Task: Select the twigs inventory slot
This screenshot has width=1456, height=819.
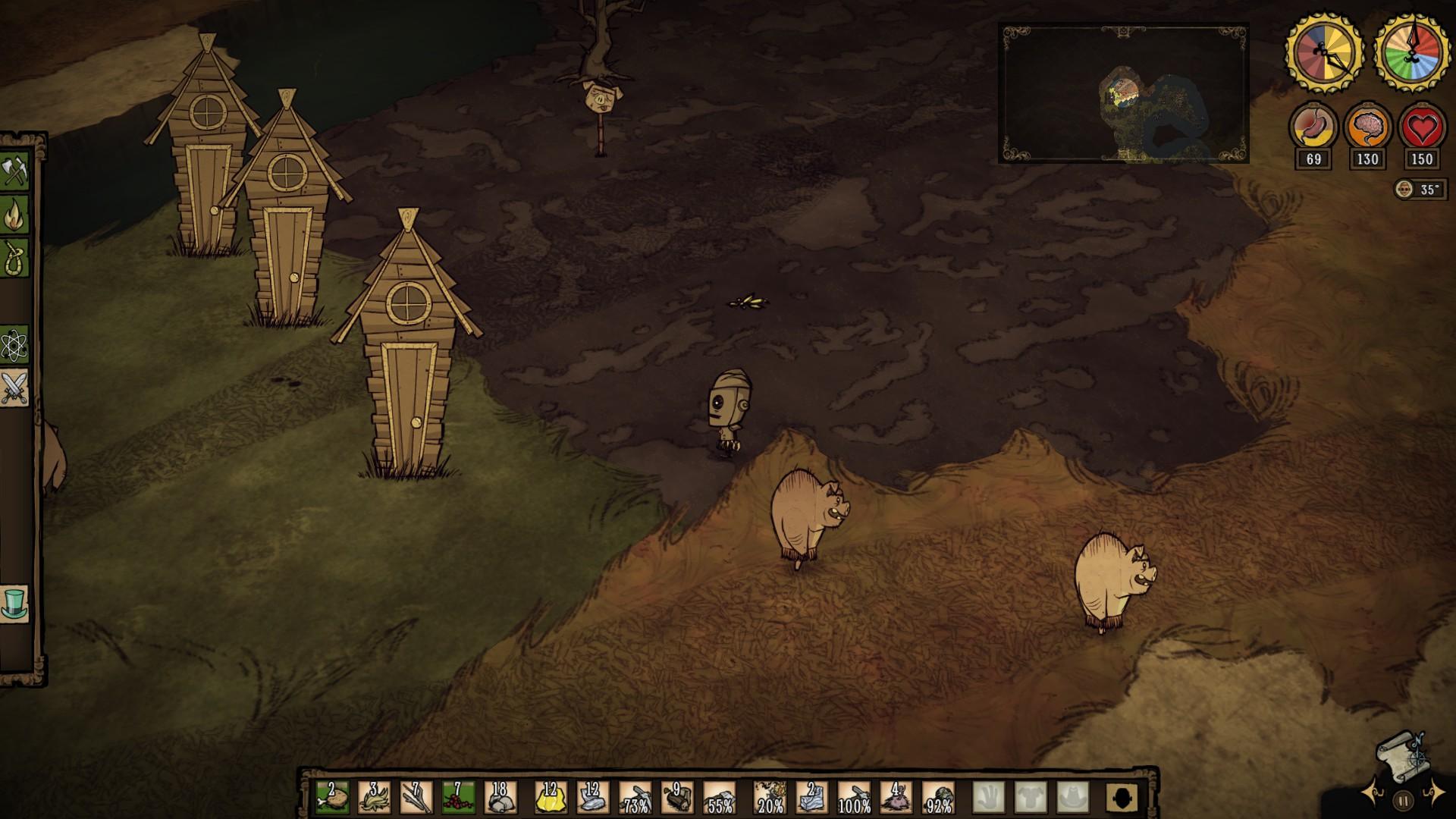Action: click(x=416, y=798)
